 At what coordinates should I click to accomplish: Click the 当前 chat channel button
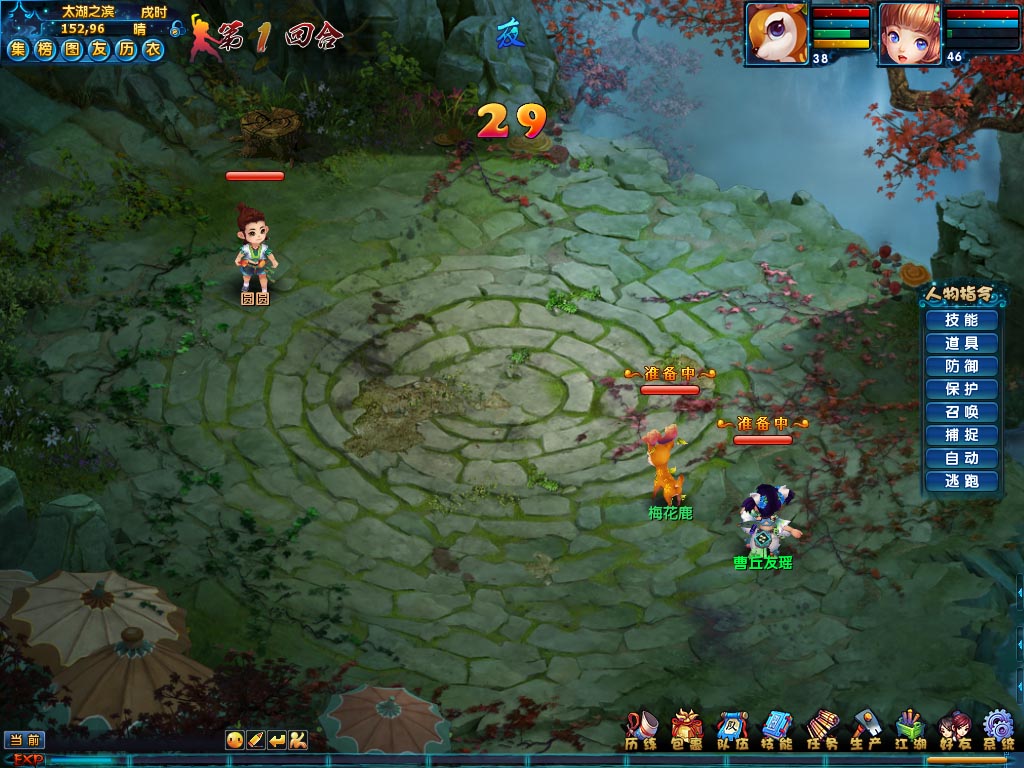point(24,740)
